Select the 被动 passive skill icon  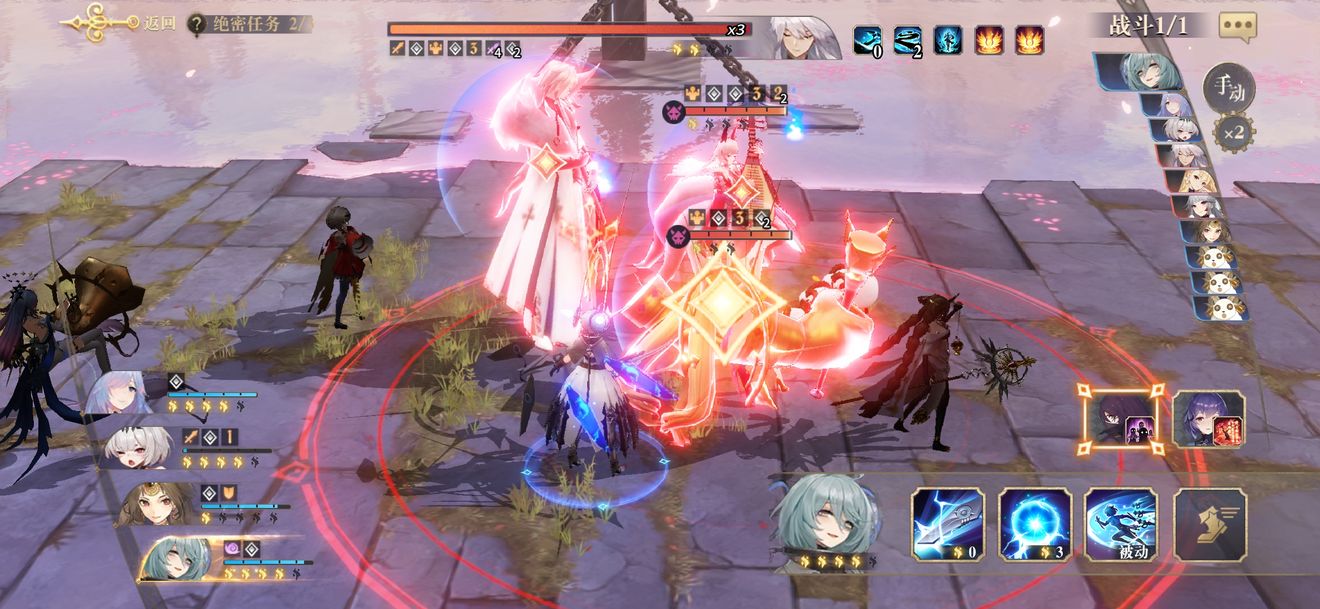click(1120, 523)
